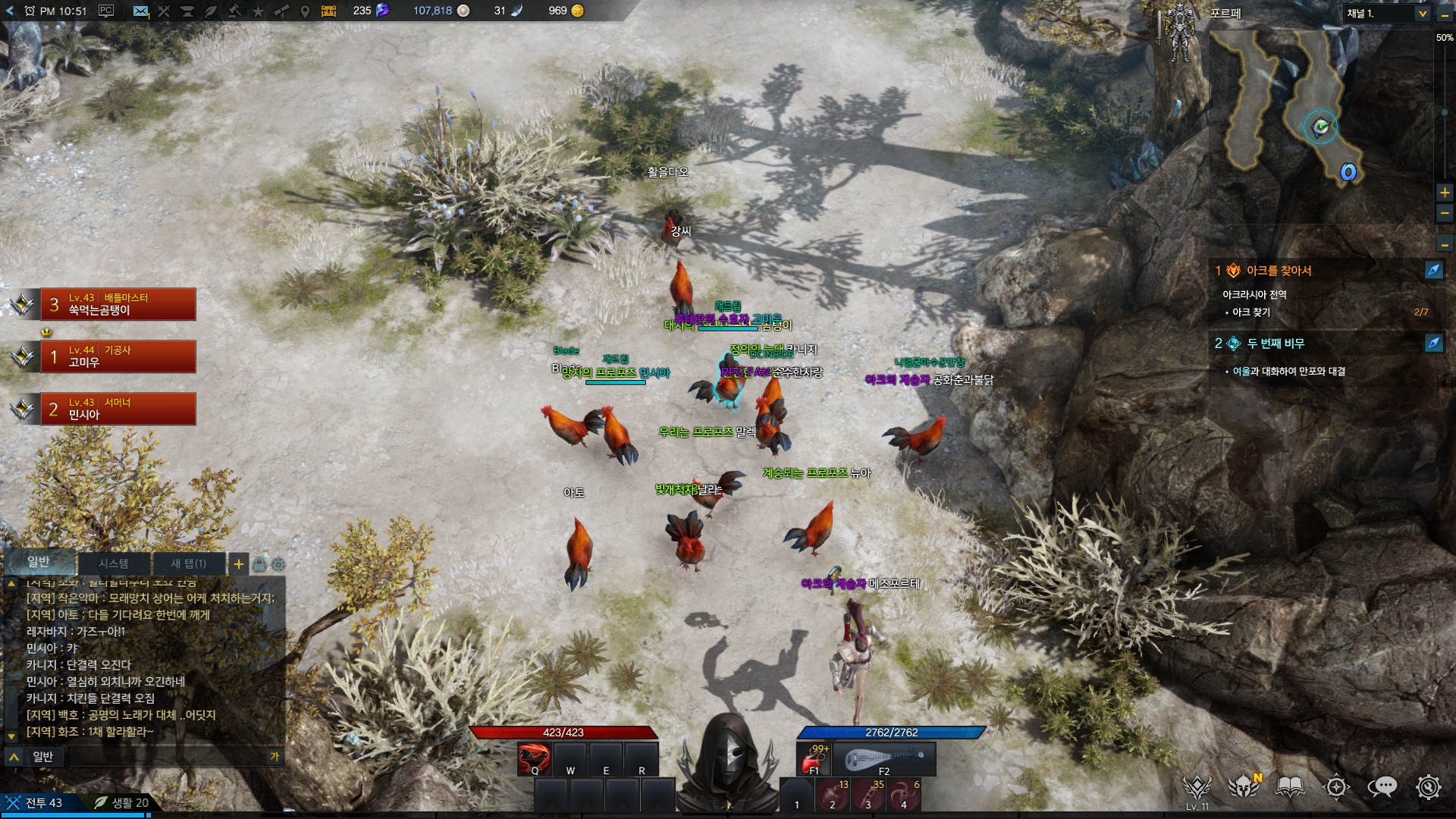Select party member 쑥먹는곰탱이 frame
Image resolution: width=1456 pixels, height=819 pixels.
pos(118,304)
